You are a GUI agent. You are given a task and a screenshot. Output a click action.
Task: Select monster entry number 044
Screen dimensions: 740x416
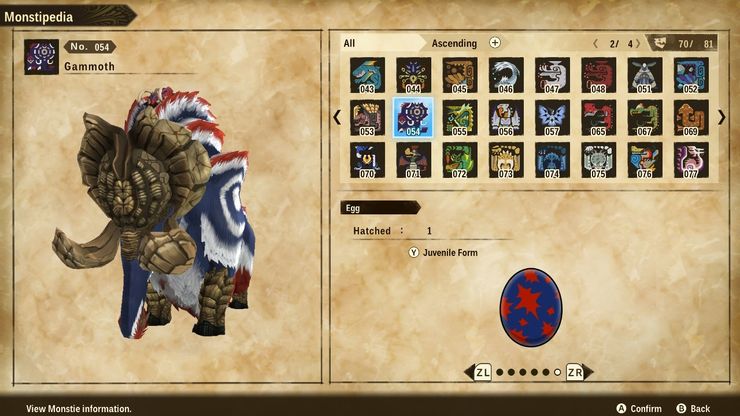click(x=413, y=75)
